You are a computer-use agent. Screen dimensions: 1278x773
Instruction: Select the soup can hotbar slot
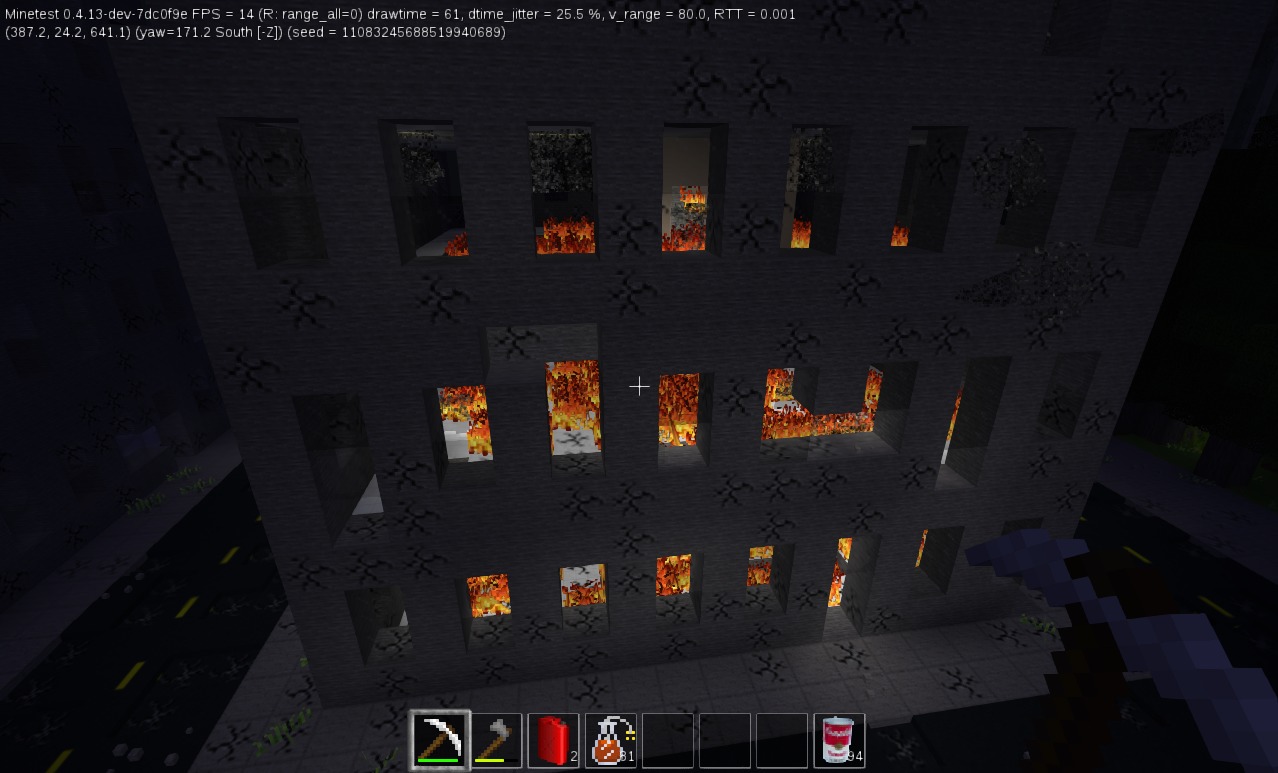point(839,740)
